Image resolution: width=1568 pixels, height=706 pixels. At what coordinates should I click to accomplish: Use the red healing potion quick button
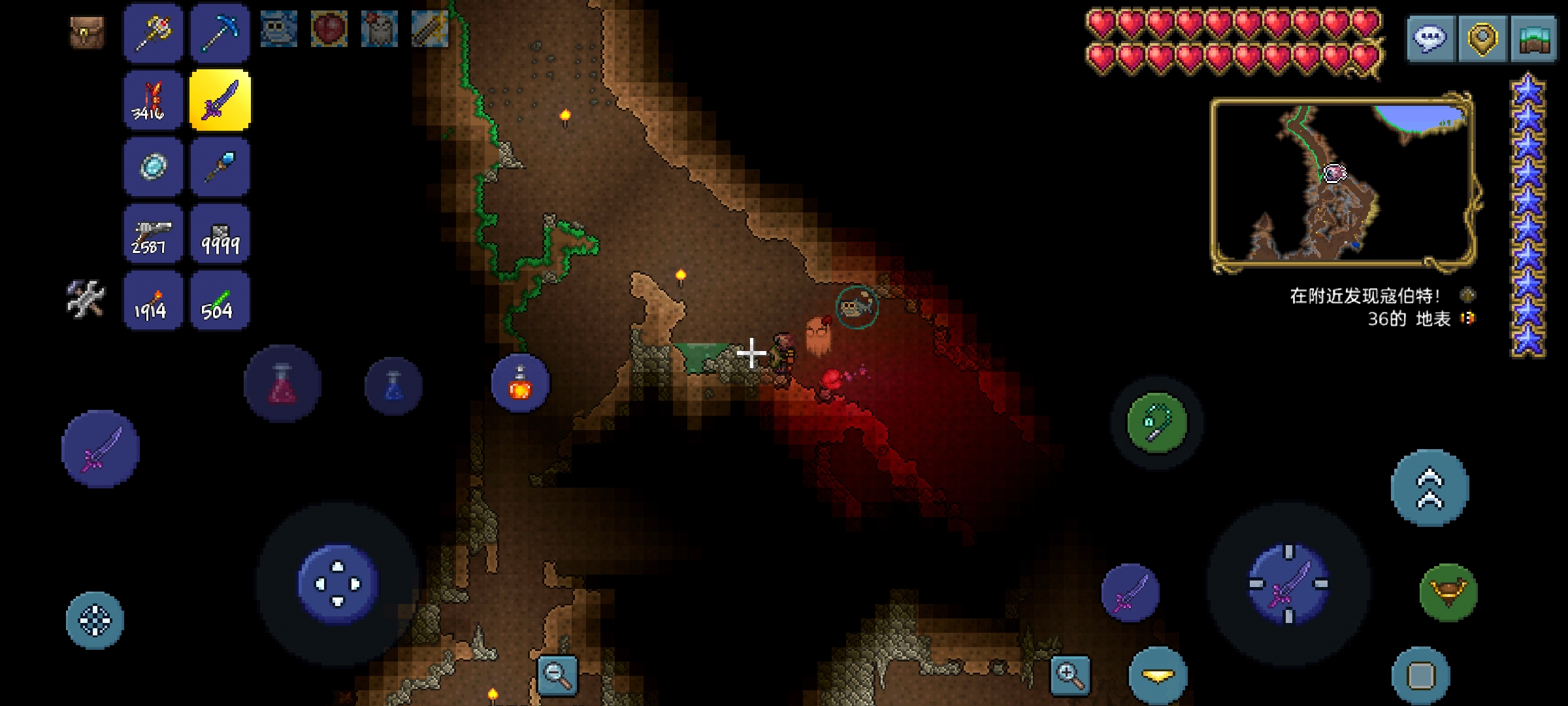click(x=282, y=384)
